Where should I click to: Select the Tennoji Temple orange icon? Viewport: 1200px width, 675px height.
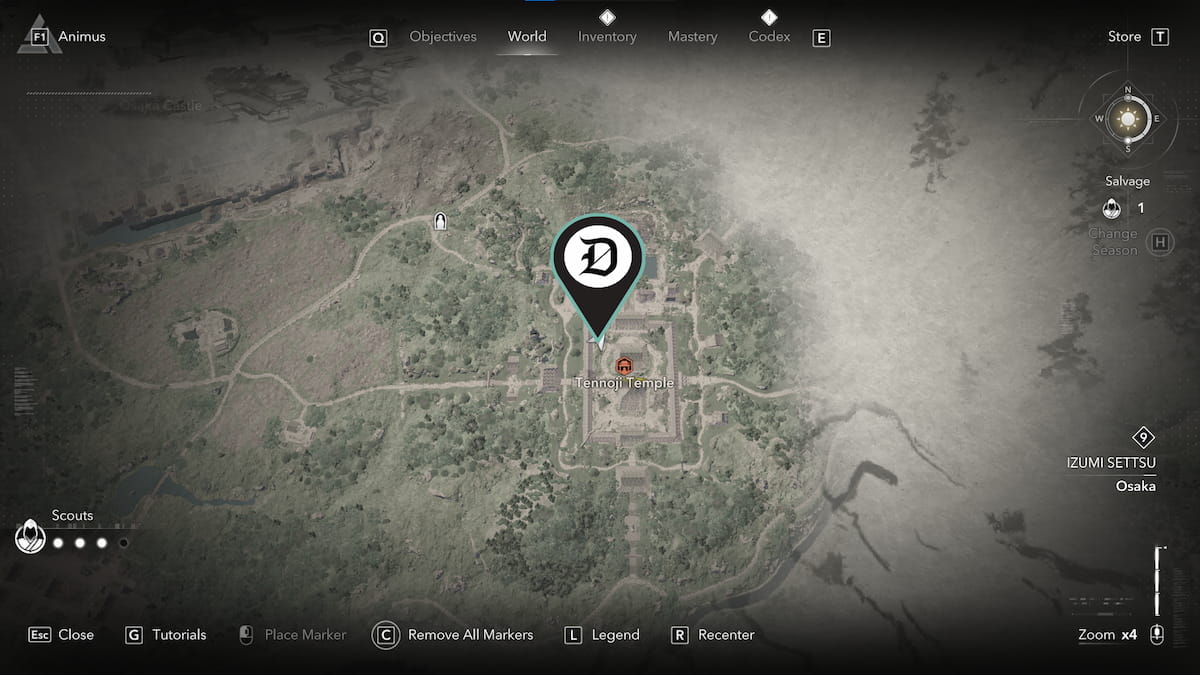coord(625,365)
